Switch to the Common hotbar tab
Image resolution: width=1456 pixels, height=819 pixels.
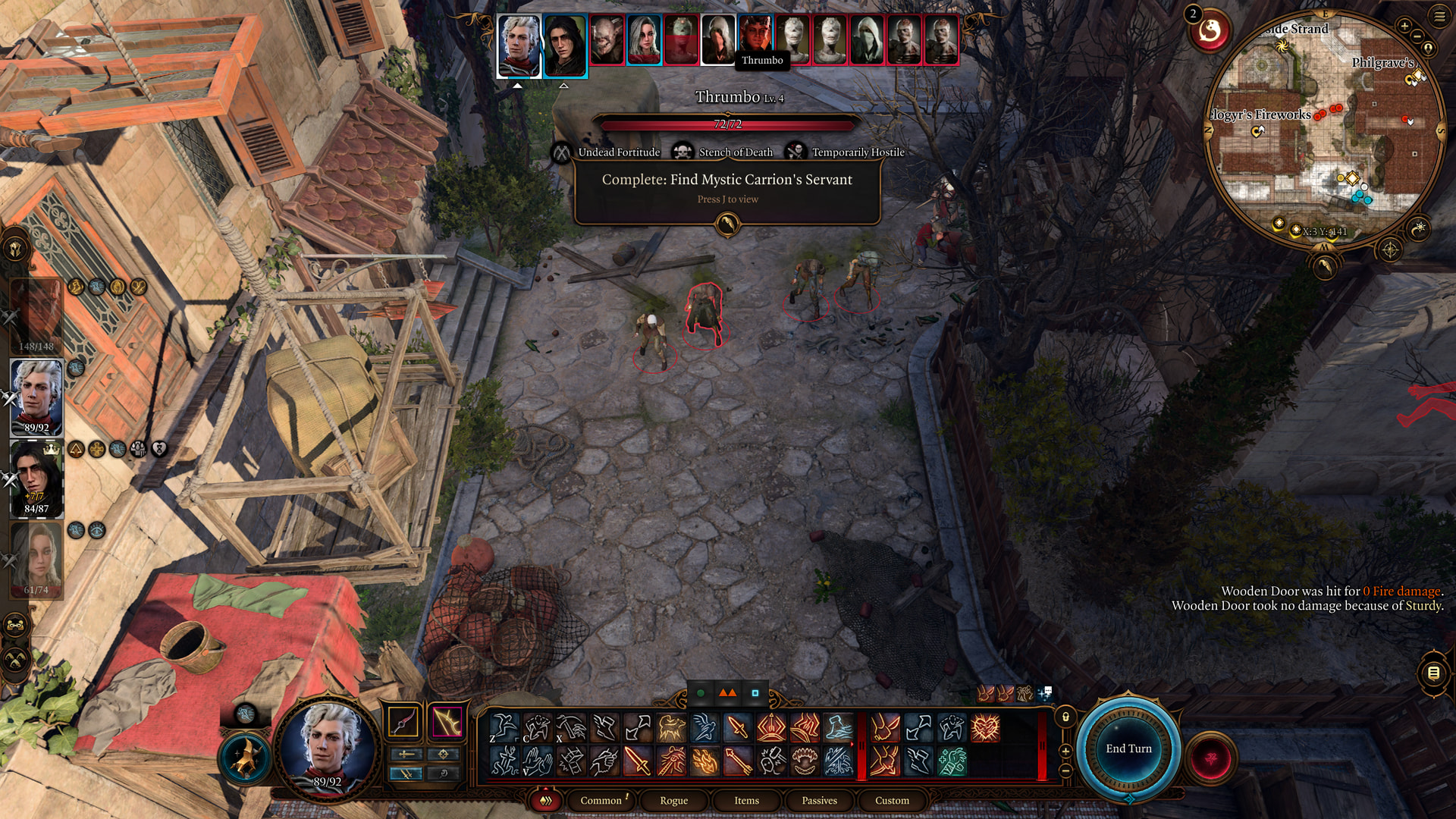click(x=601, y=800)
